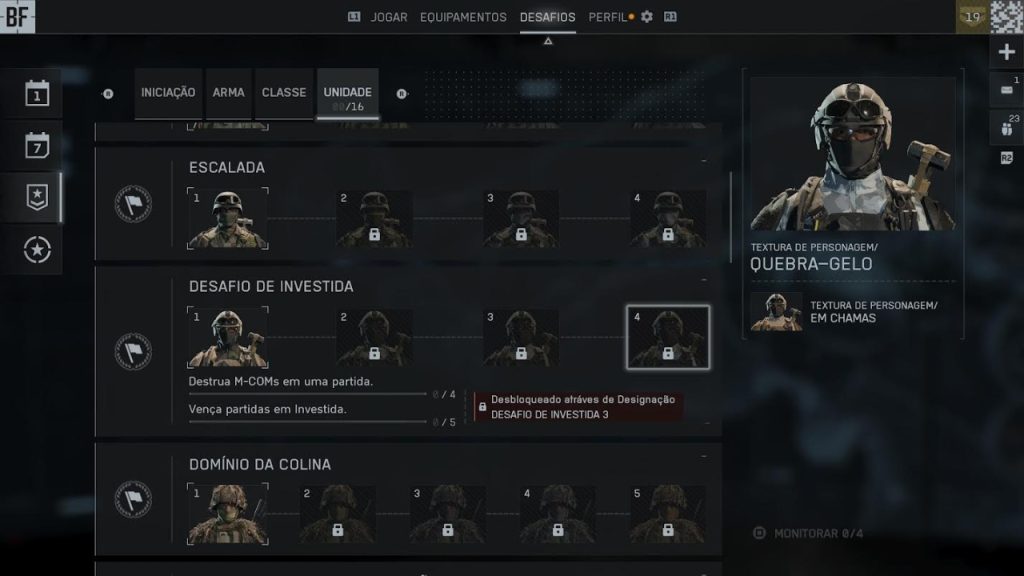The height and width of the screenshot is (576, 1024).
Task: Show weekly challenges calendar icon numbered 7
Action: [38, 146]
